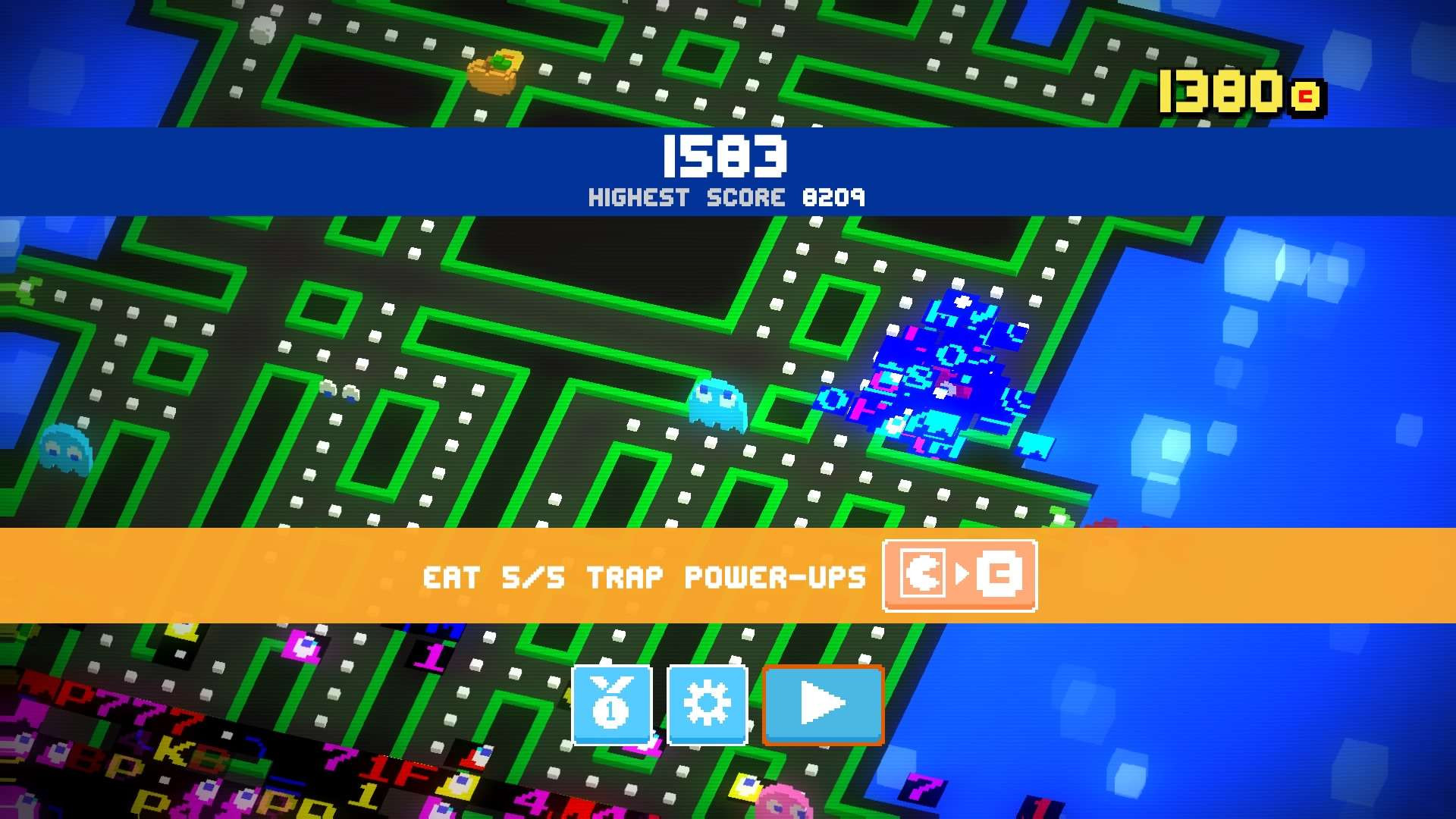Select the medal achievements icon
This screenshot has width=1456, height=819.
pyautogui.click(x=611, y=704)
